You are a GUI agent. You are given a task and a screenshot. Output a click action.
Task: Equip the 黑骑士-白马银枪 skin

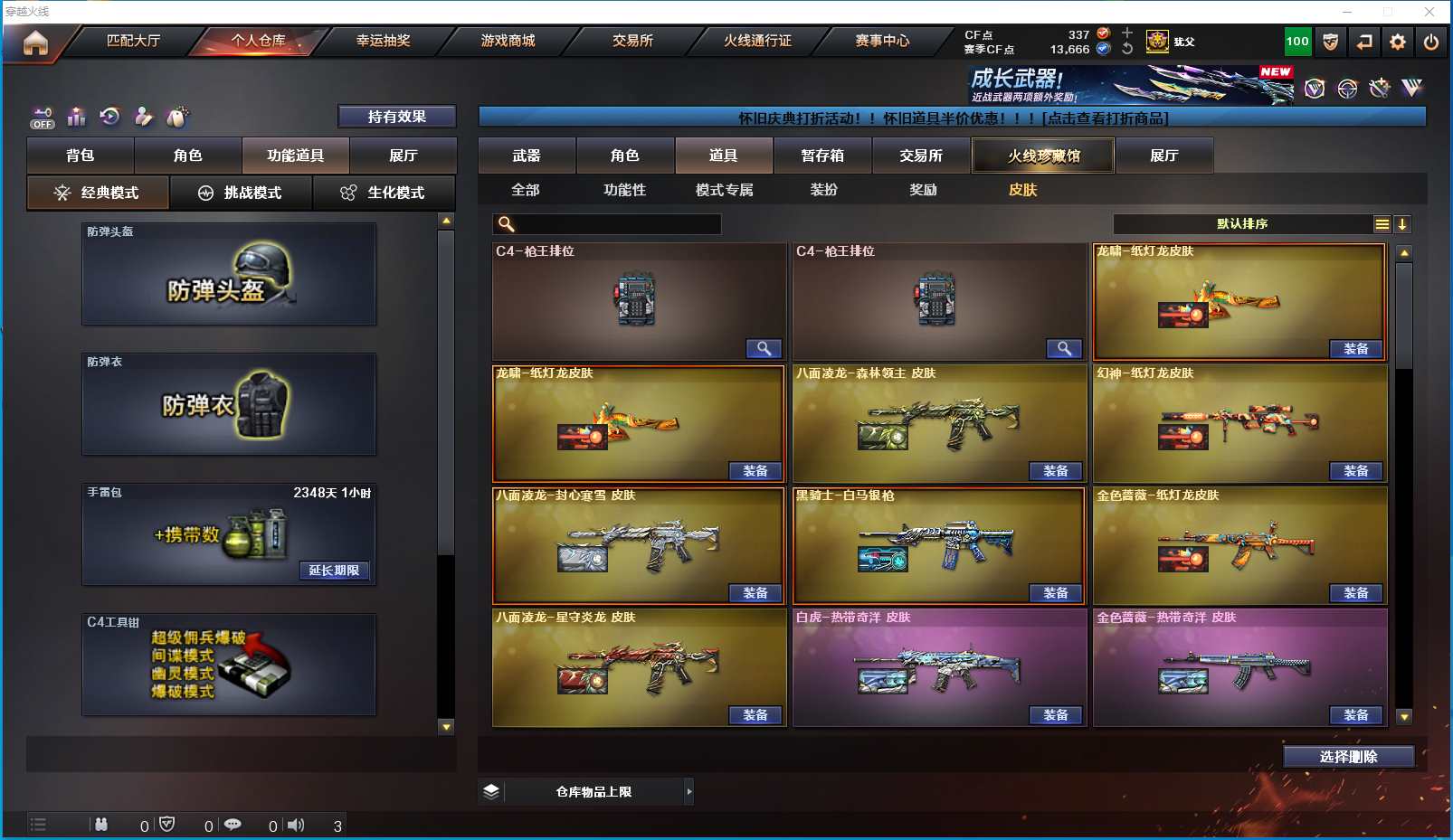pos(1056,593)
